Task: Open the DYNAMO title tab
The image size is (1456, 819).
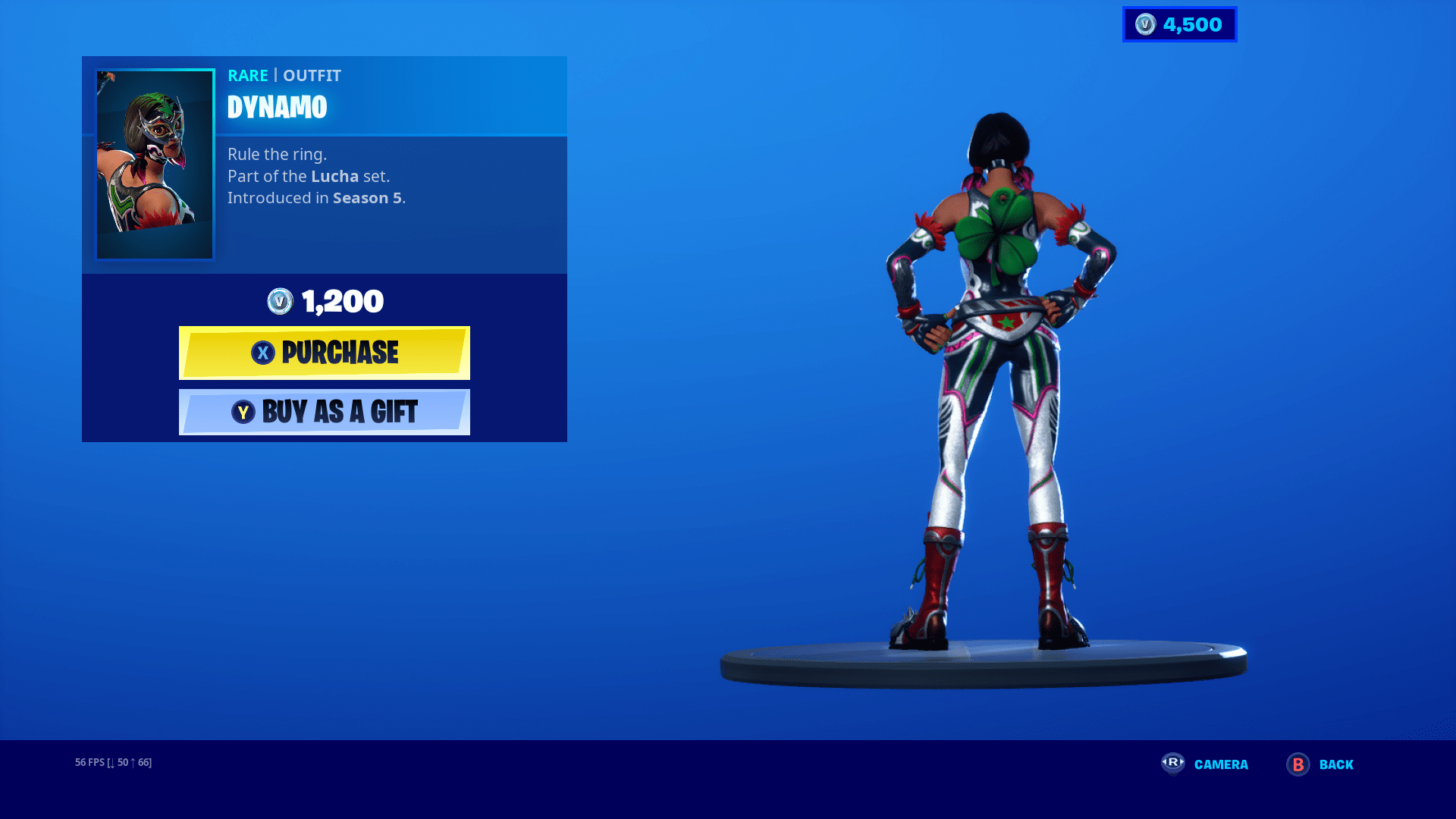Action: [278, 107]
